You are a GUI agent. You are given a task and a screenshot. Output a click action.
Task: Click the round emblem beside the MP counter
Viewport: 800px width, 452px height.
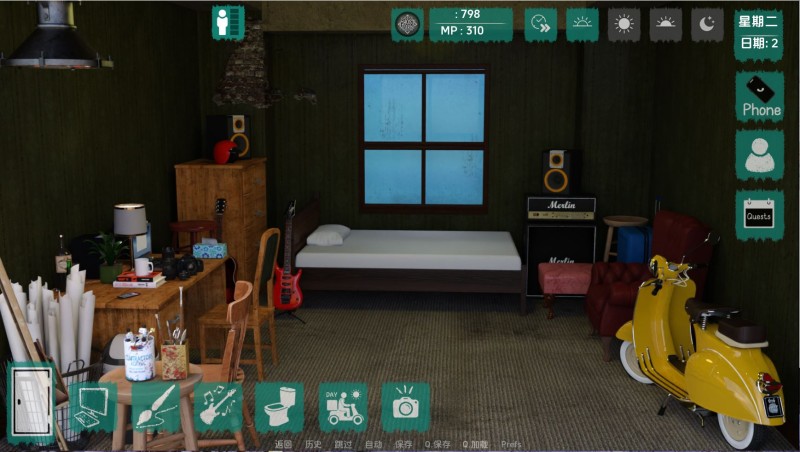[407, 24]
